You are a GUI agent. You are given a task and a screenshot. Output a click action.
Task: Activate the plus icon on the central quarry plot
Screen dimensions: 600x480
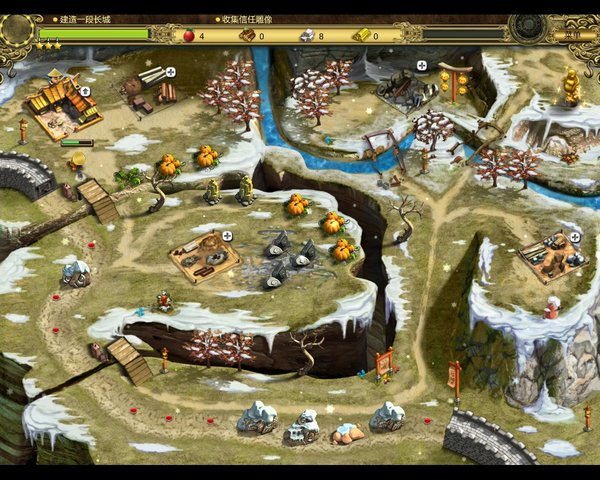(x=227, y=236)
